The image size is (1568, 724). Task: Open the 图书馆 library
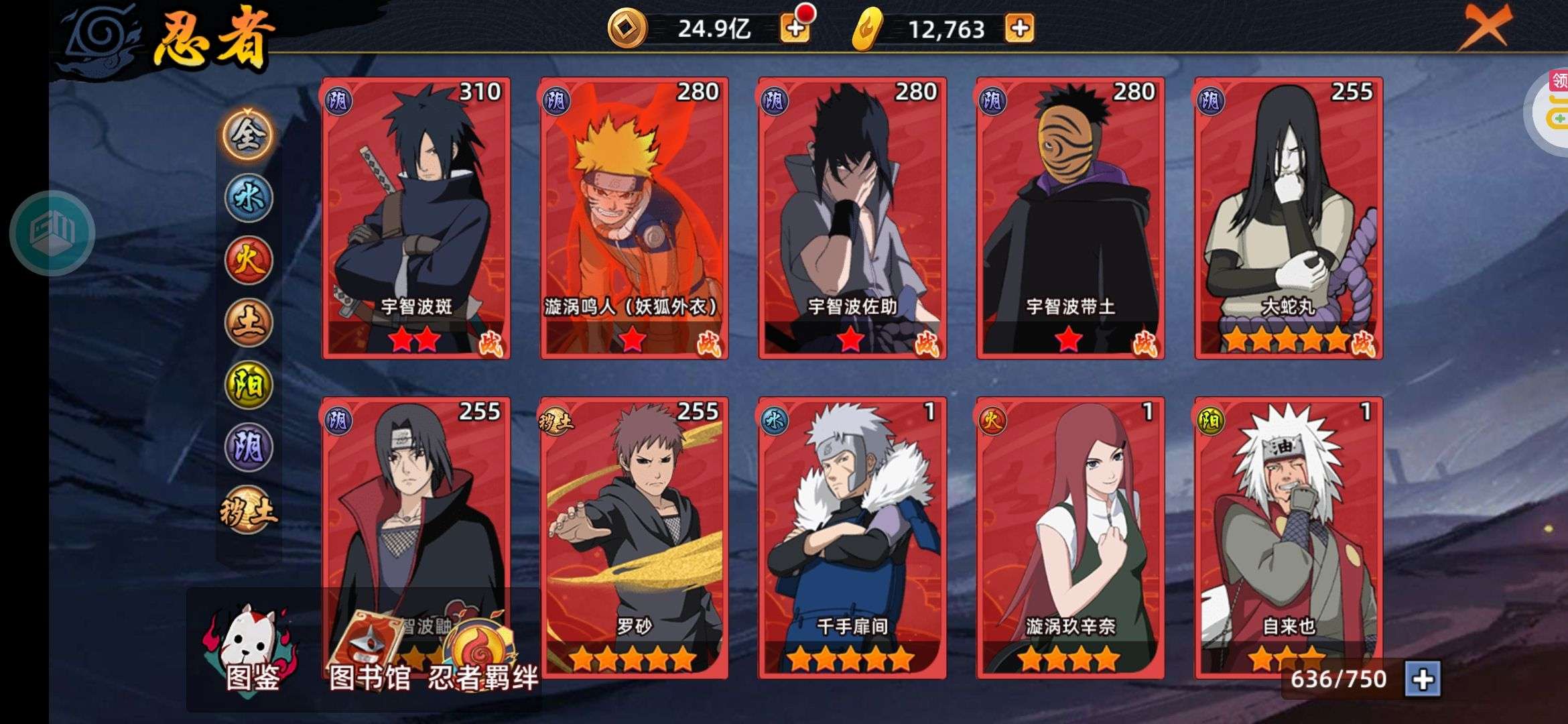369,654
